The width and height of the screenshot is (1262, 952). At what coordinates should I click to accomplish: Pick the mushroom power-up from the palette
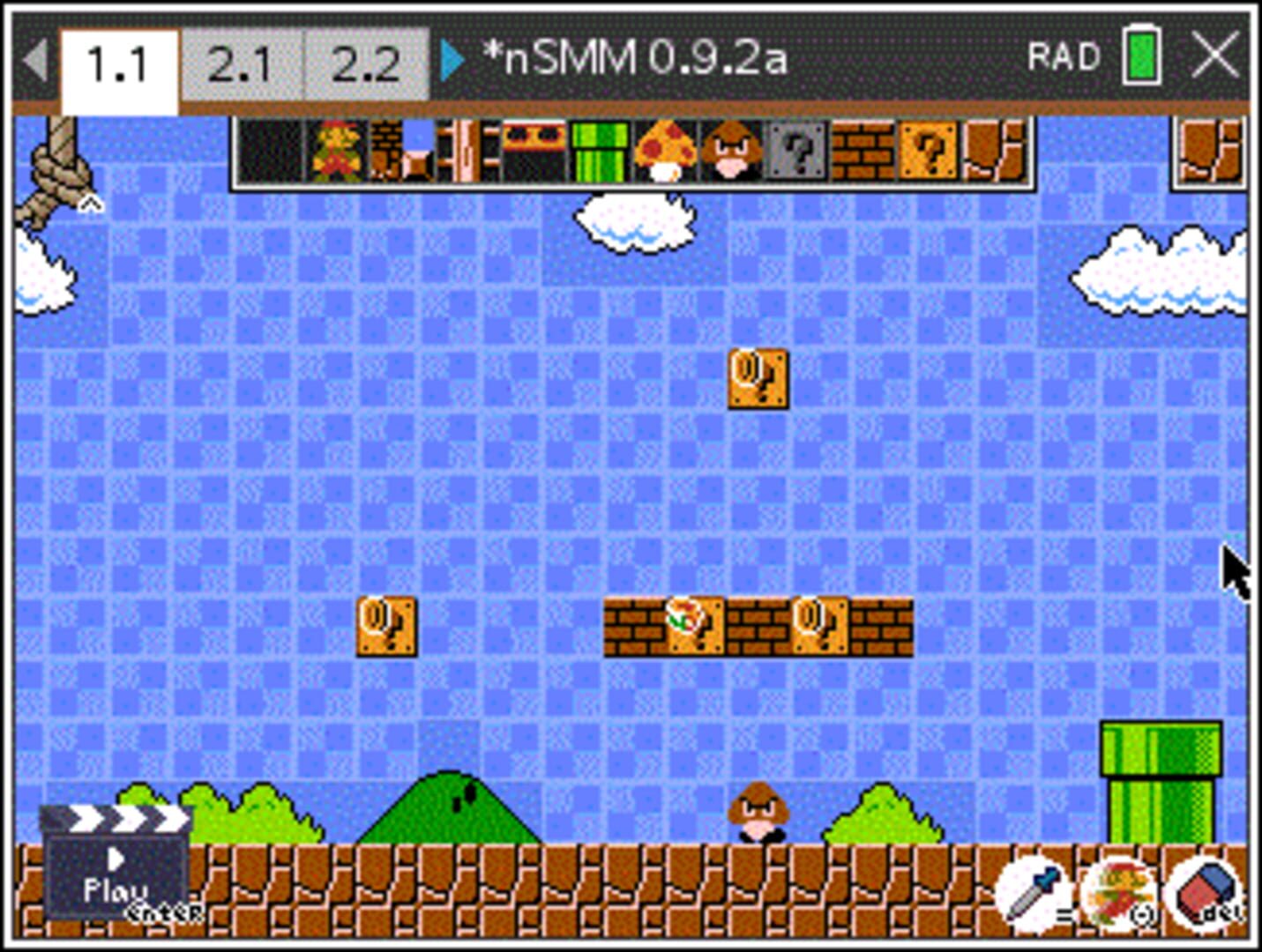(x=664, y=152)
